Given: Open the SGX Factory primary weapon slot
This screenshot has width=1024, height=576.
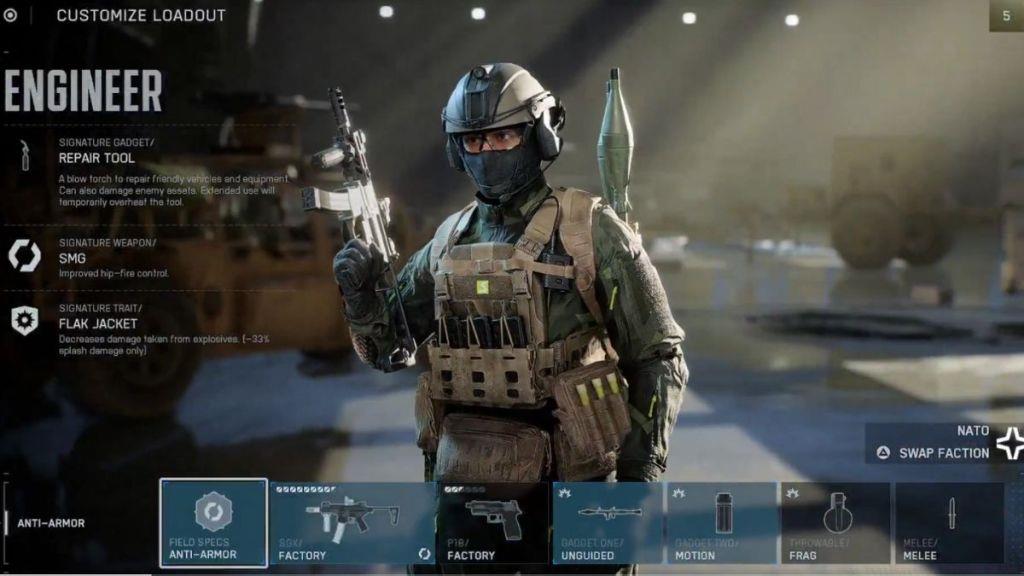Looking at the screenshot, I should [x=353, y=522].
